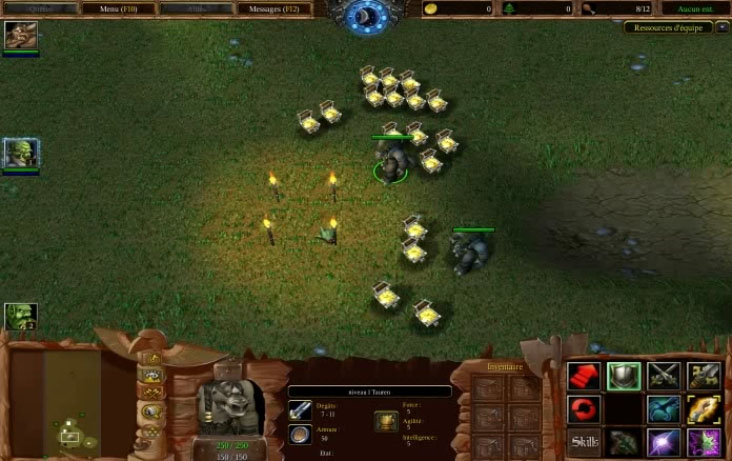Choose the crossed swords attack command
The image size is (732, 461).
tap(663, 376)
